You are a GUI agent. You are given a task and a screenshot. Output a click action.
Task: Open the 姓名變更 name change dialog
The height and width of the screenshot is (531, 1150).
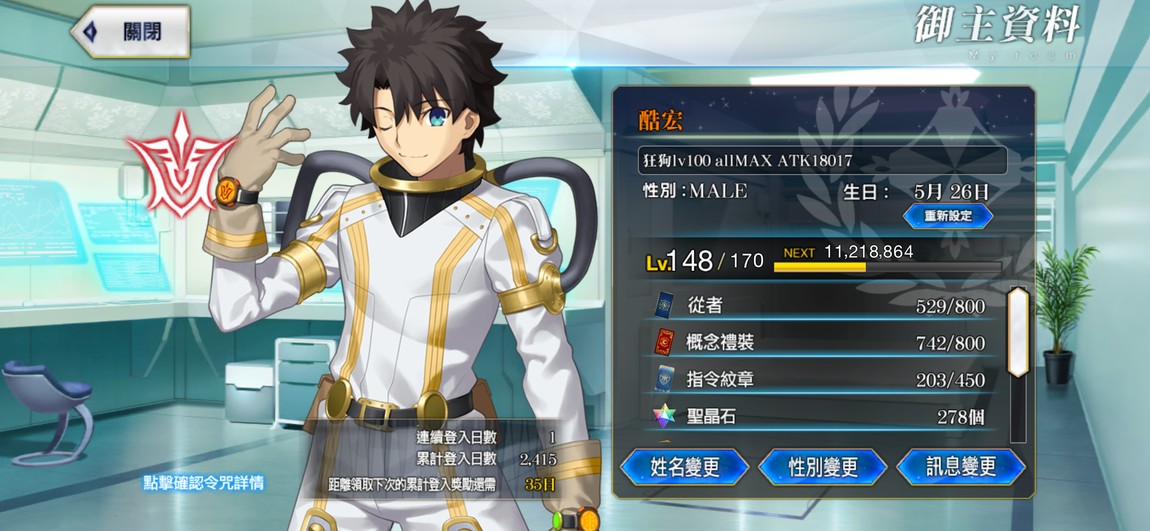(685, 467)
